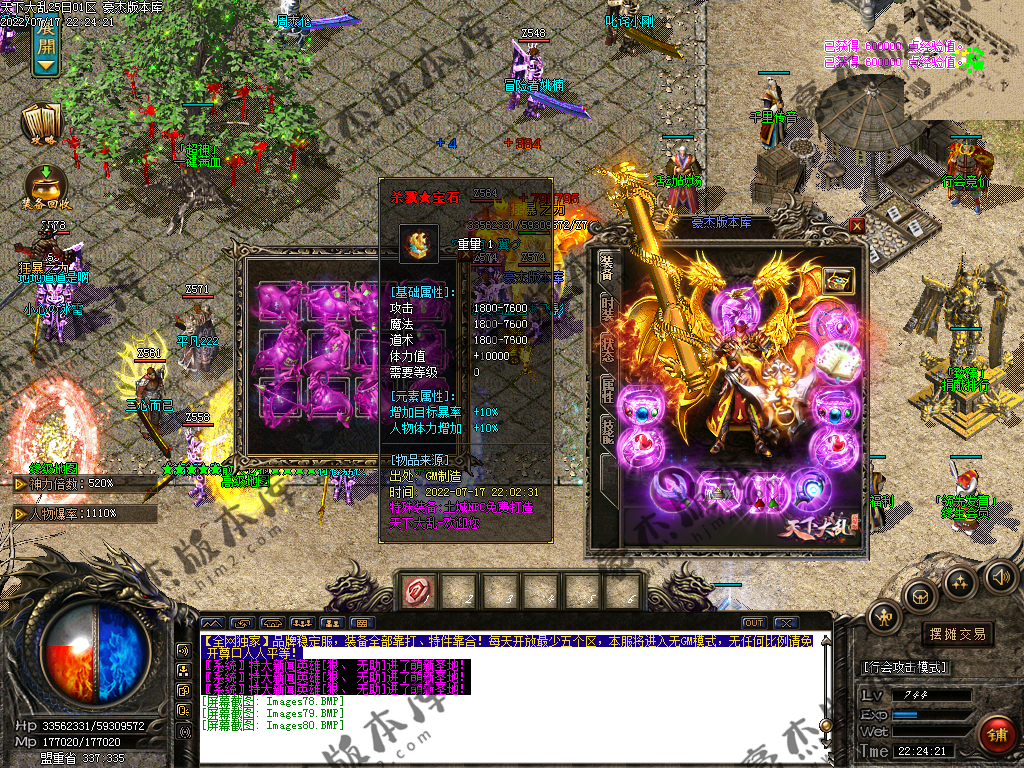Image resolution: width=1024 pixels, height=768 pixels.
Task: Open the 装备回收 equipment recycle pot
Action: coord(44,187)
